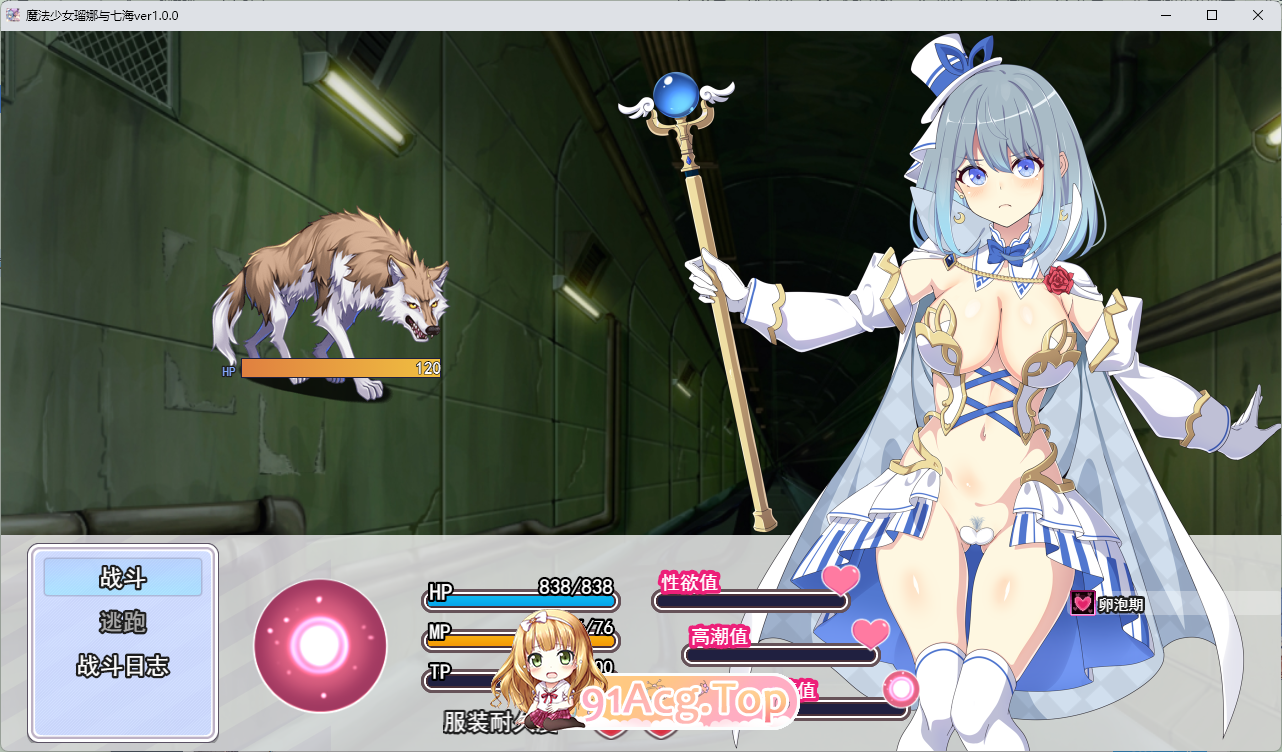
Task: Open the 战斗日志 battle log
Action: [123, 666]
